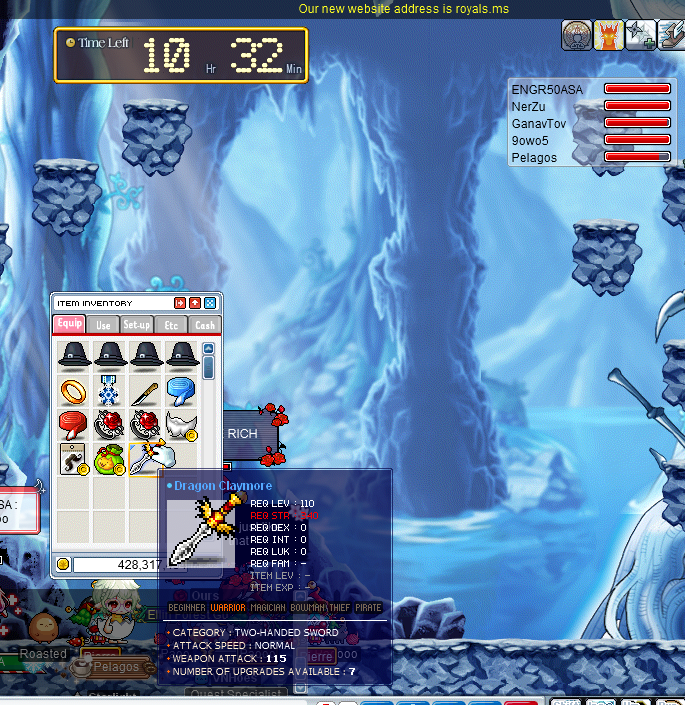Image resolution: width=685 pixels, height=705 pixels.
Task: Click the orange dragon buff icon
Action: (x=609, y=35)
